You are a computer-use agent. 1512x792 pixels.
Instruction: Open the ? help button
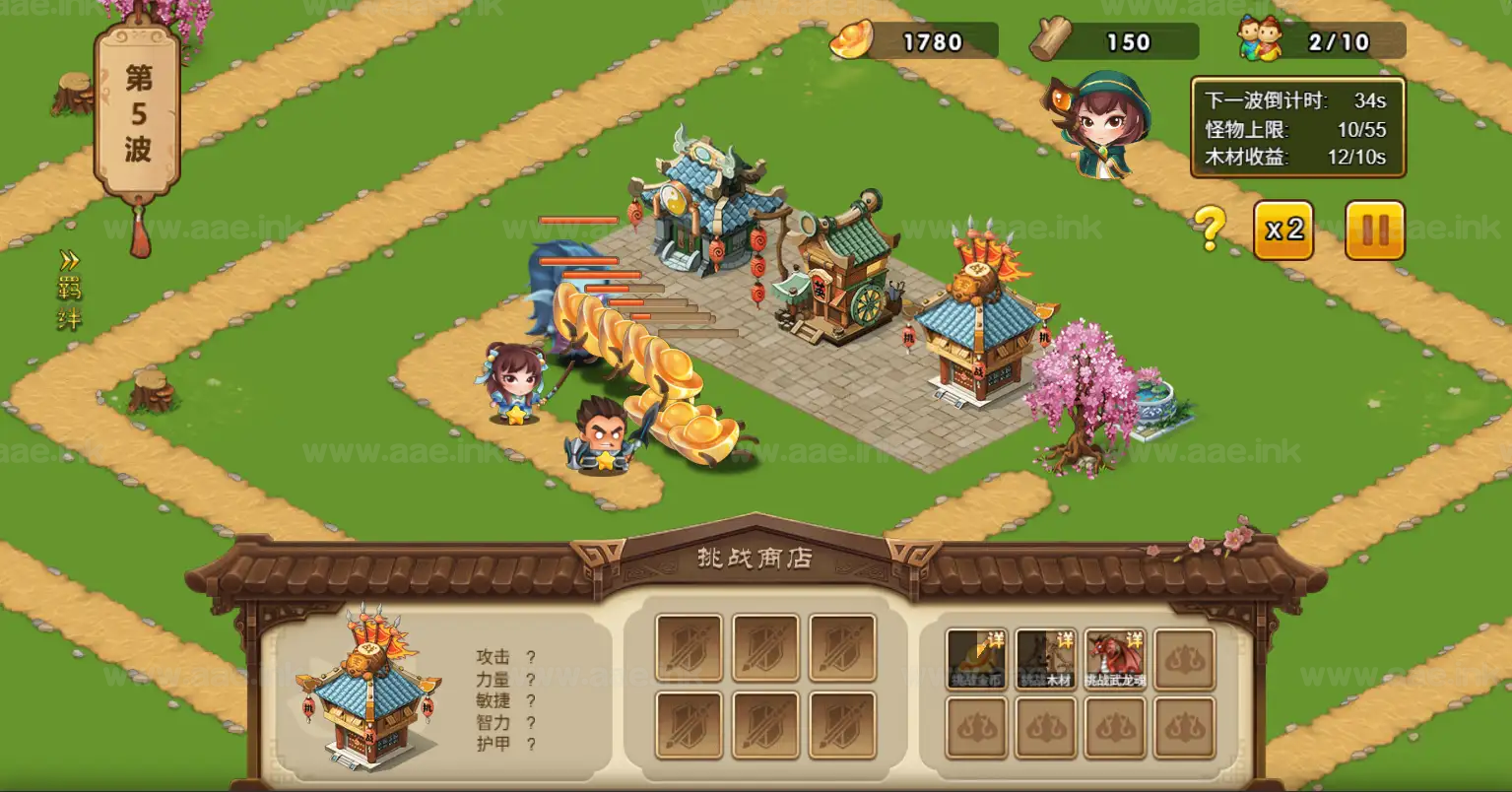[1209, 225]
